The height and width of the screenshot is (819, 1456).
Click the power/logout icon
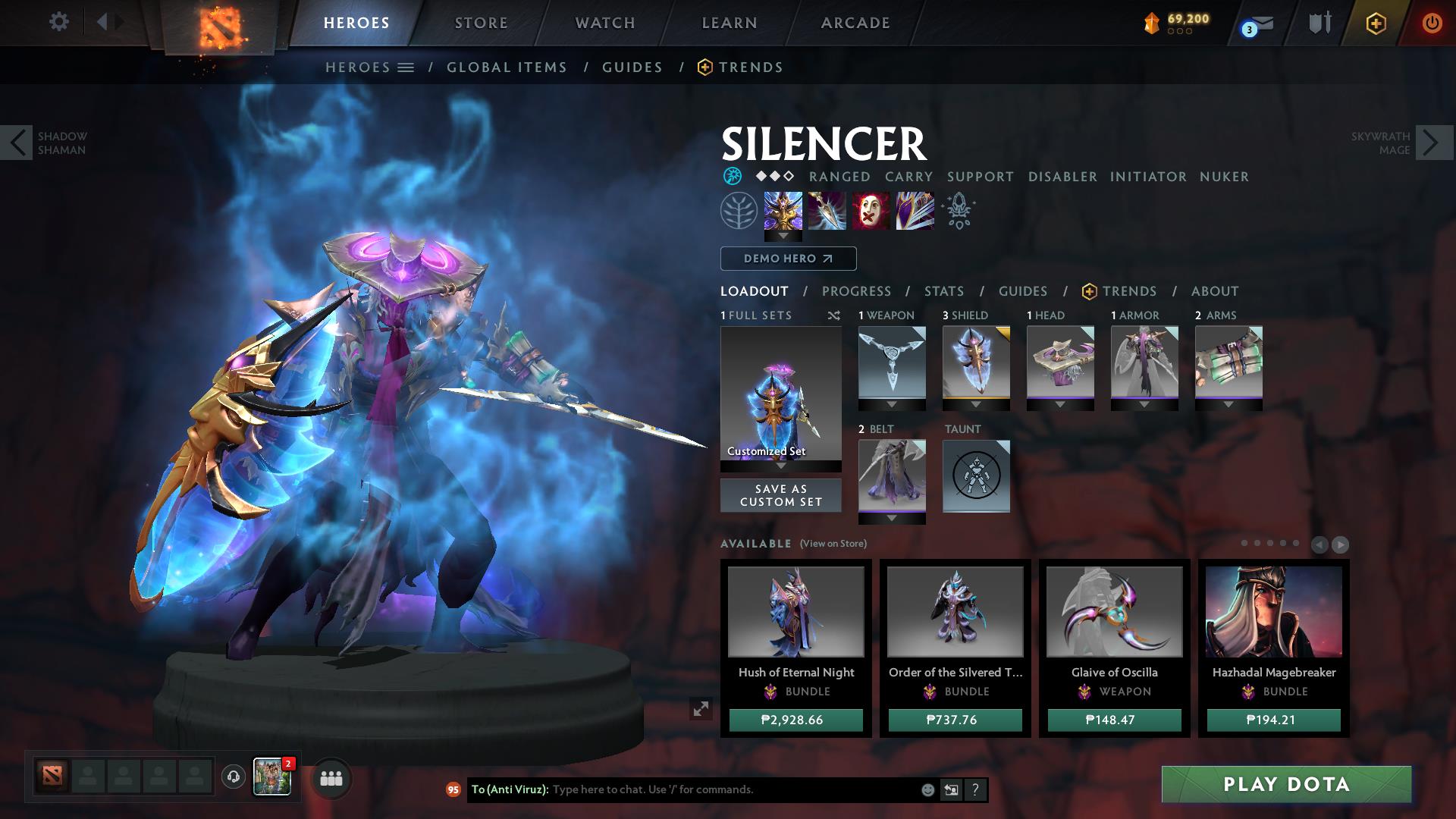pos(1432,23)
